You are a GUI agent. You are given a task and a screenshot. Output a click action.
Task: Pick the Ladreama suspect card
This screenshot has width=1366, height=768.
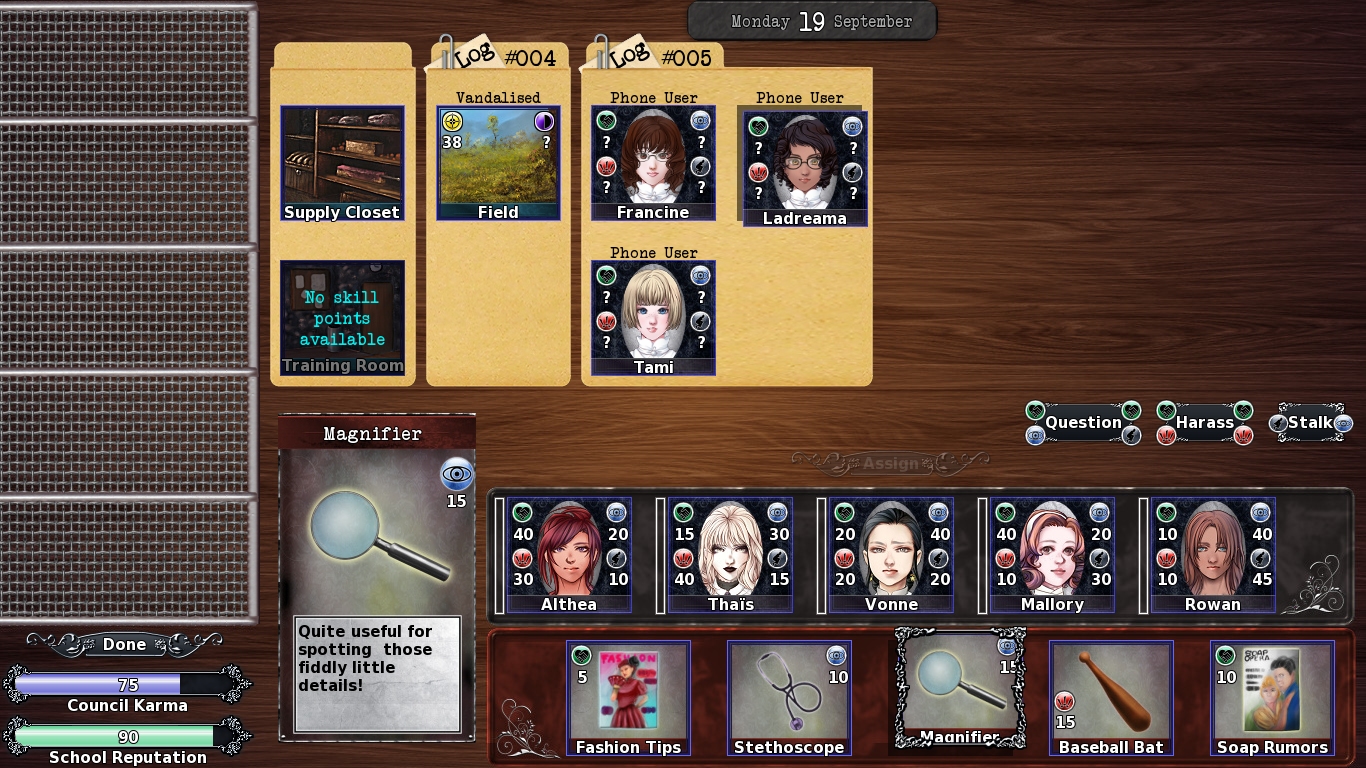click(x=805, y=169)
